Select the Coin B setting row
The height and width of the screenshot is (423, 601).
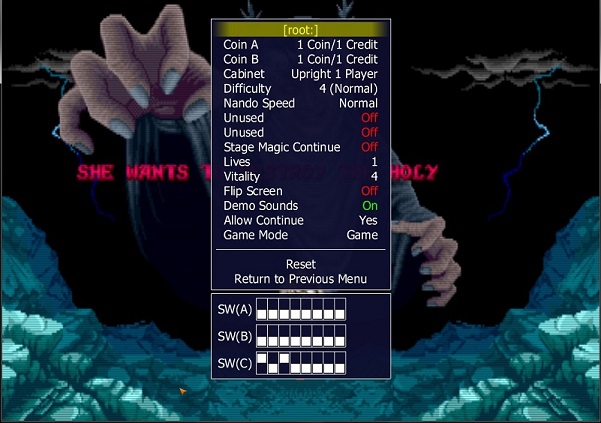(x=300, y=59)
